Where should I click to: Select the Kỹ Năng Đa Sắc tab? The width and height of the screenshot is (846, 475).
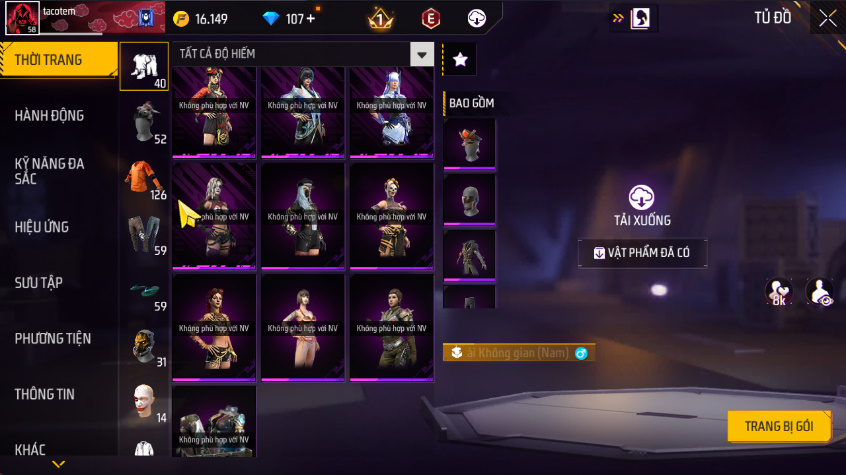point(49,170)
